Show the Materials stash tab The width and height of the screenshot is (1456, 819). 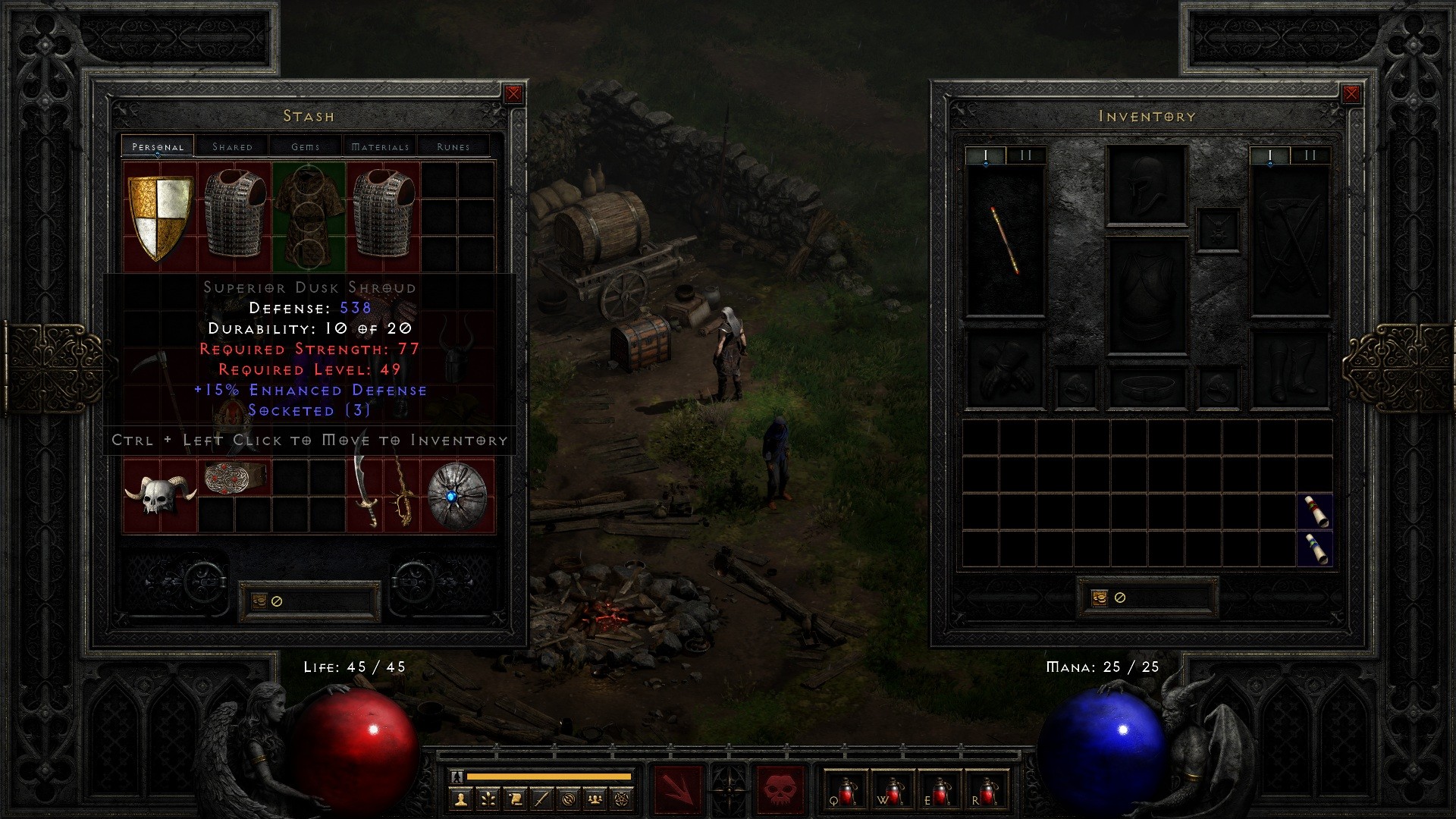(380, 146)
